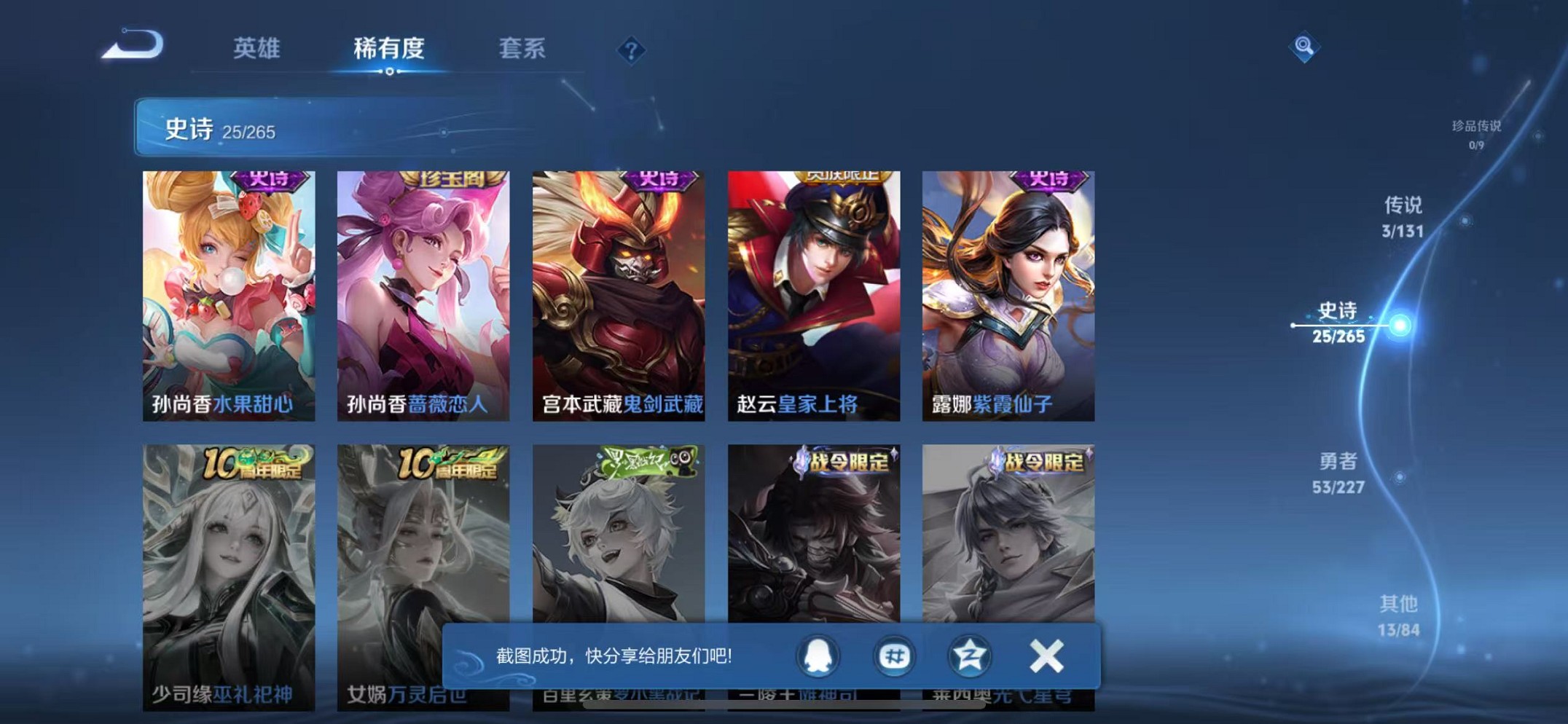Share to QQ Zone via the star icon
The height and width of the screenshot is (724, 1568).
point(971,656)
